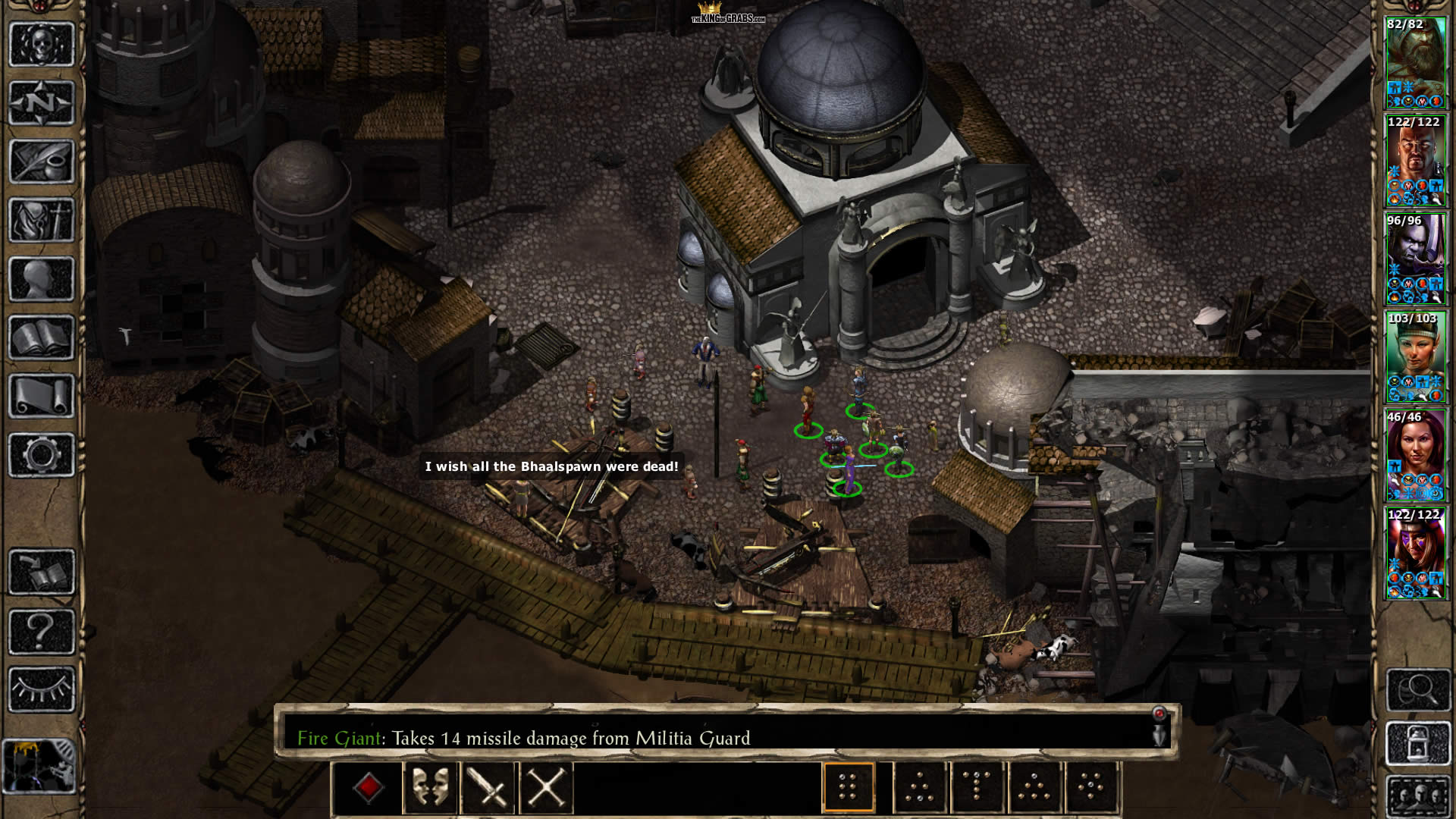This screenshot has width=1456, height=819.
Task: Select the bearded 82/82 party portrait
Action: pyautogui.click(x=1415, y=62)
